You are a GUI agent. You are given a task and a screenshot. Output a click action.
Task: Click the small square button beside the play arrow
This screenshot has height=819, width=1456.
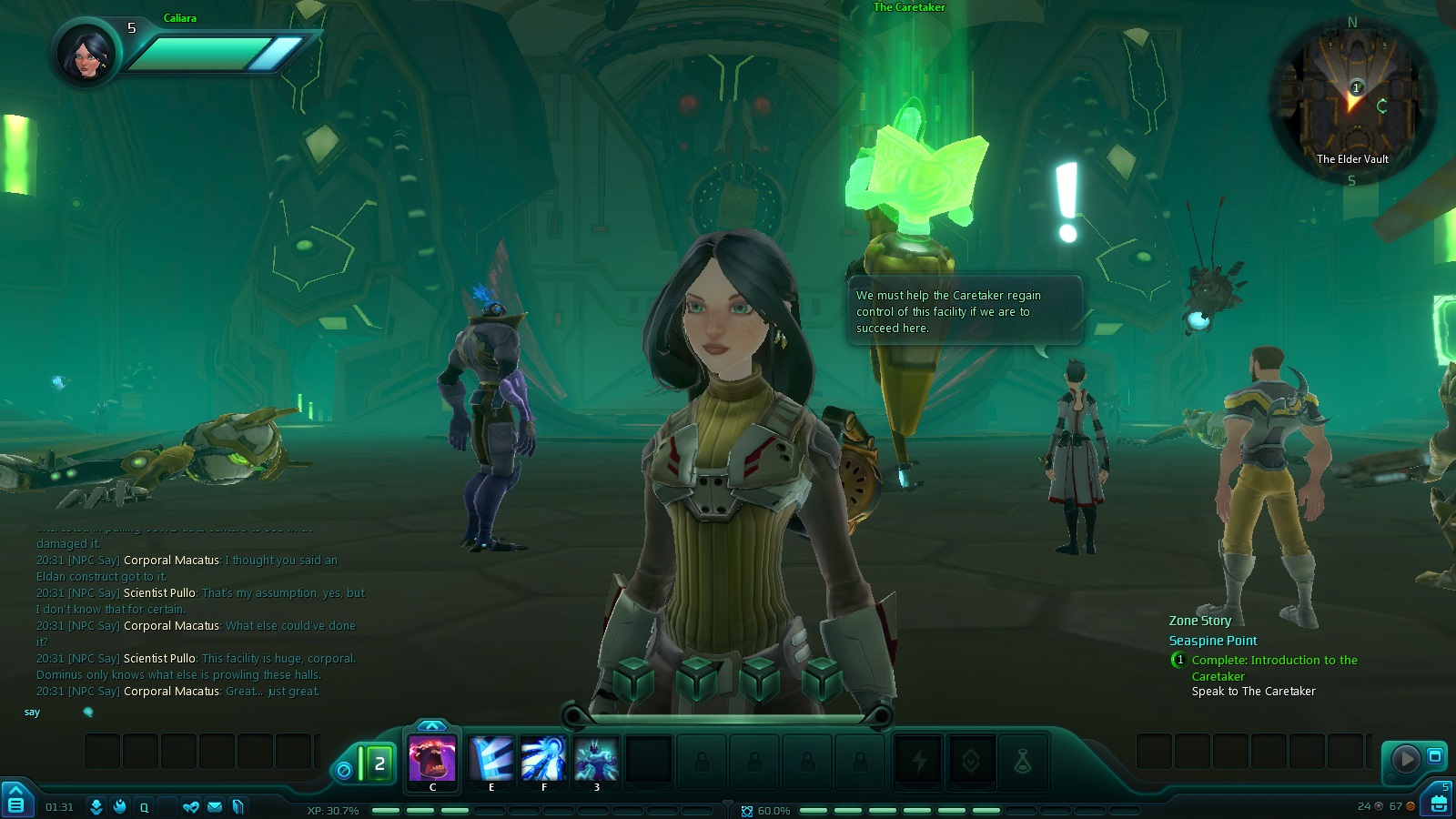point(1435,755)
